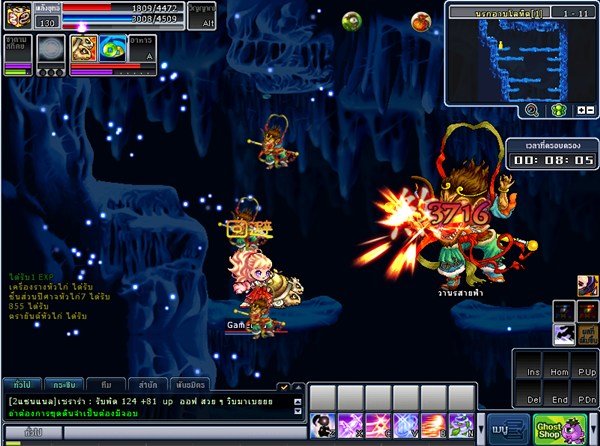Activate the skill on the Z hotkey slot
Image resolution: width=600 pixels, height=446 pixels.
[x=322, y=424]
